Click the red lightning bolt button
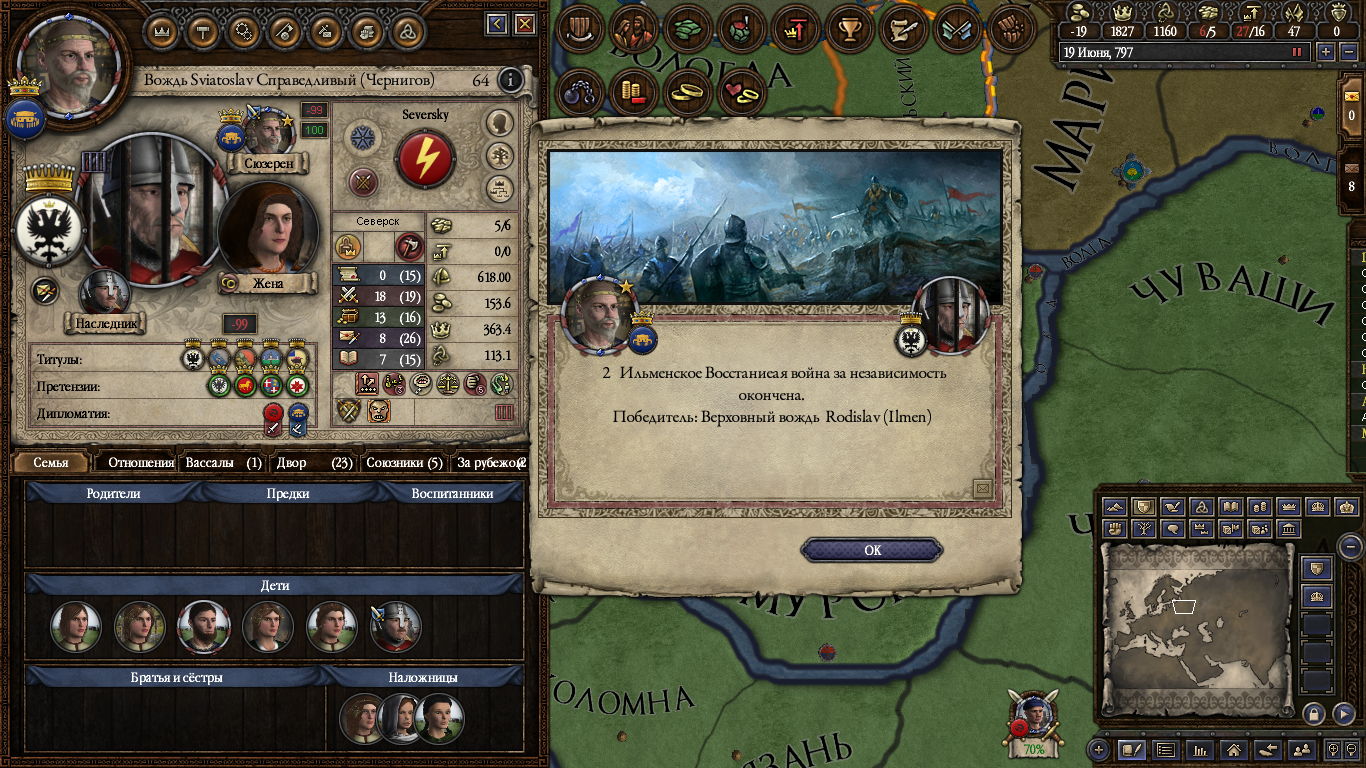 coord(425,159)
